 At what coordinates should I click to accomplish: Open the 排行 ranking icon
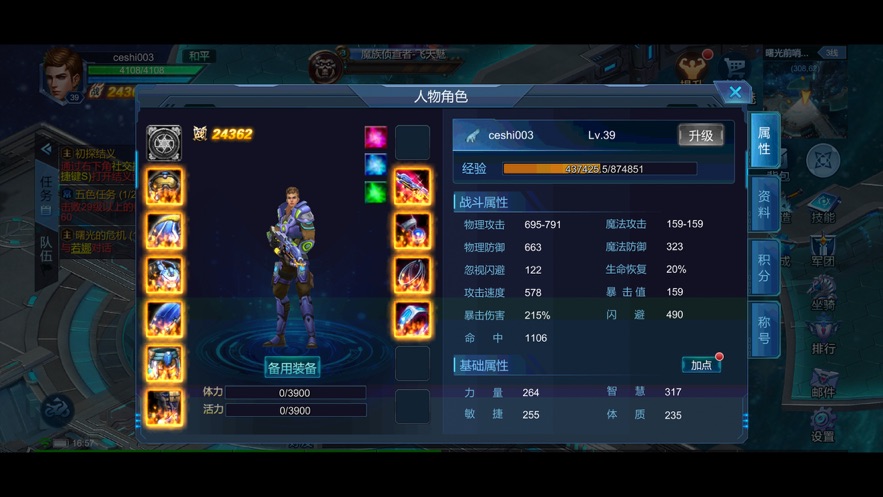[x=823, y=335]
